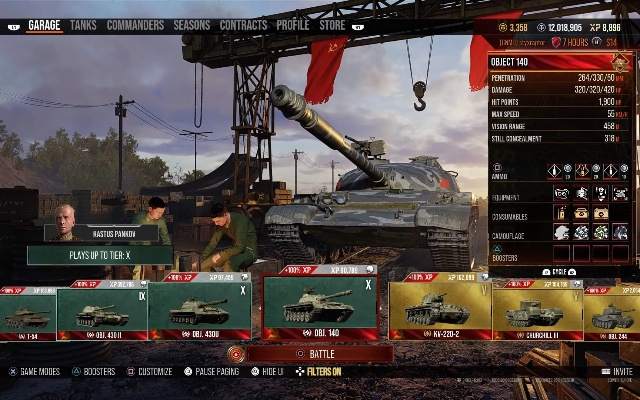Switch to the Commanders tab
Image resolution: width=640 pixels, height=400 pixels.
point(135,25)
